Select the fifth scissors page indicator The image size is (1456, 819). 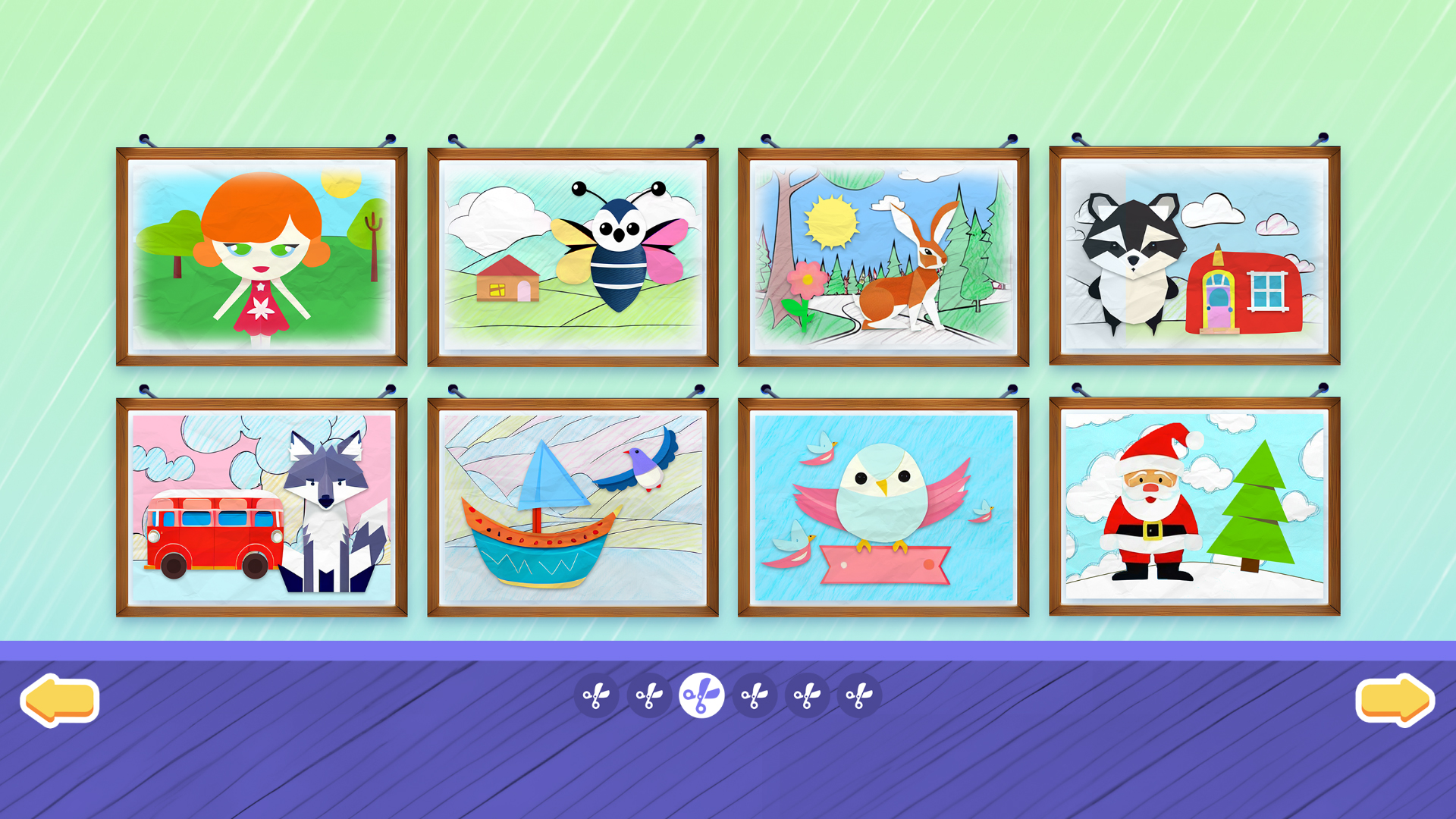tap(808, 694)
